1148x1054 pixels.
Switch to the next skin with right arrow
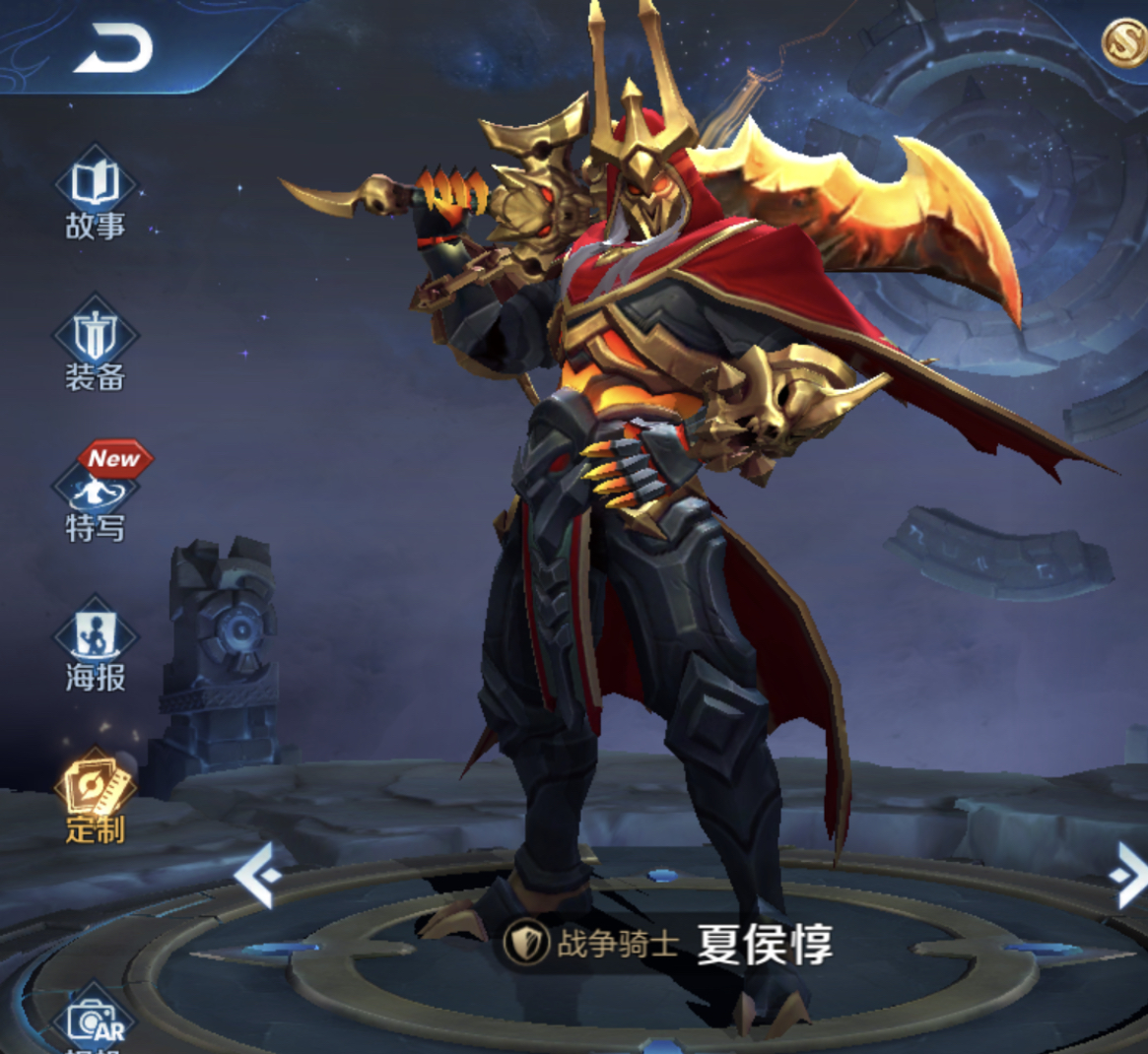[x=1127, y=875]
